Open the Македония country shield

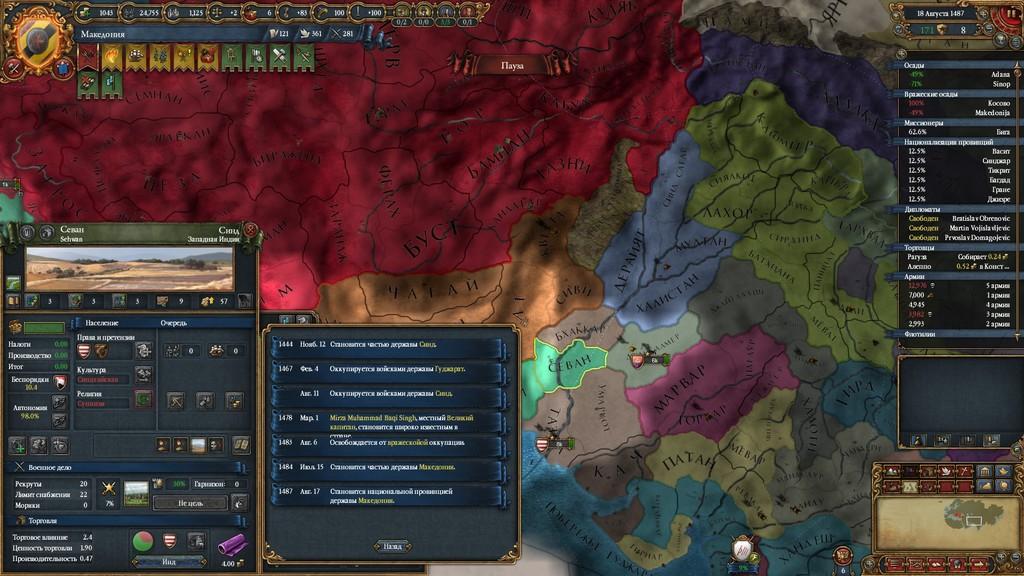click(x=37, y=32)
